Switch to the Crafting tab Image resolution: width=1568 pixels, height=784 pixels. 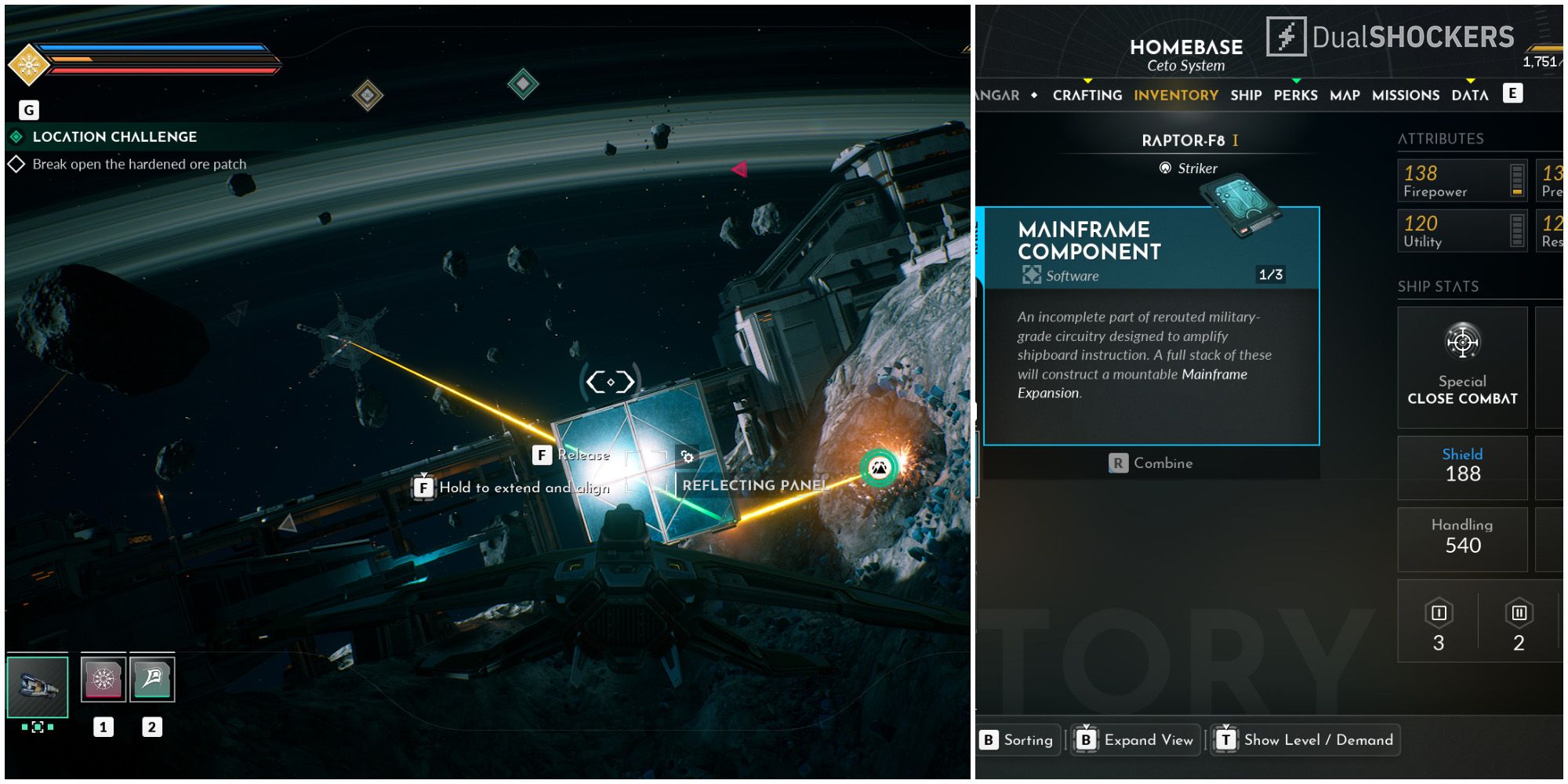coord(1087,95)
